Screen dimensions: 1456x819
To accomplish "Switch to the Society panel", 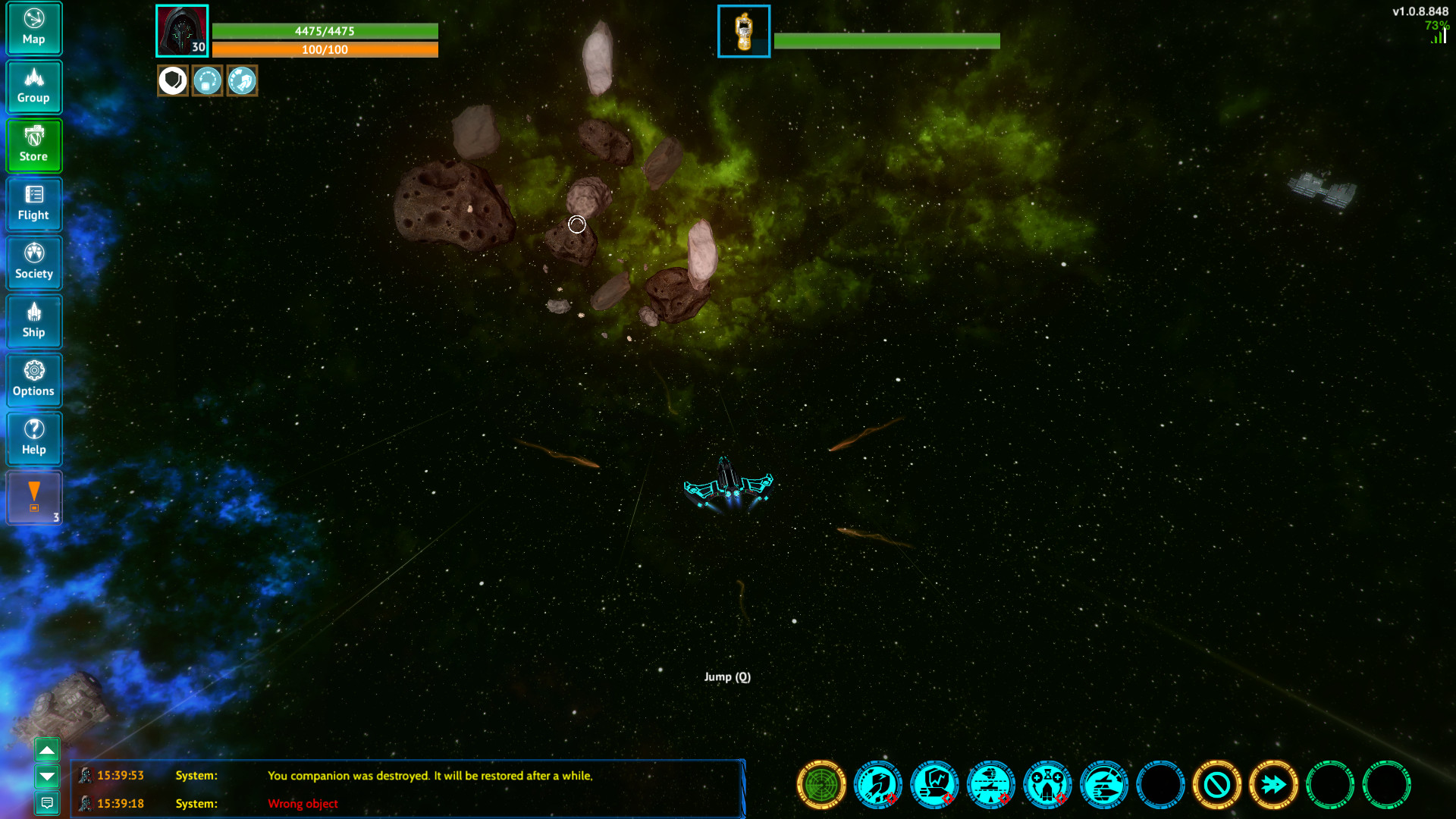I will click(x=34, y=262).
